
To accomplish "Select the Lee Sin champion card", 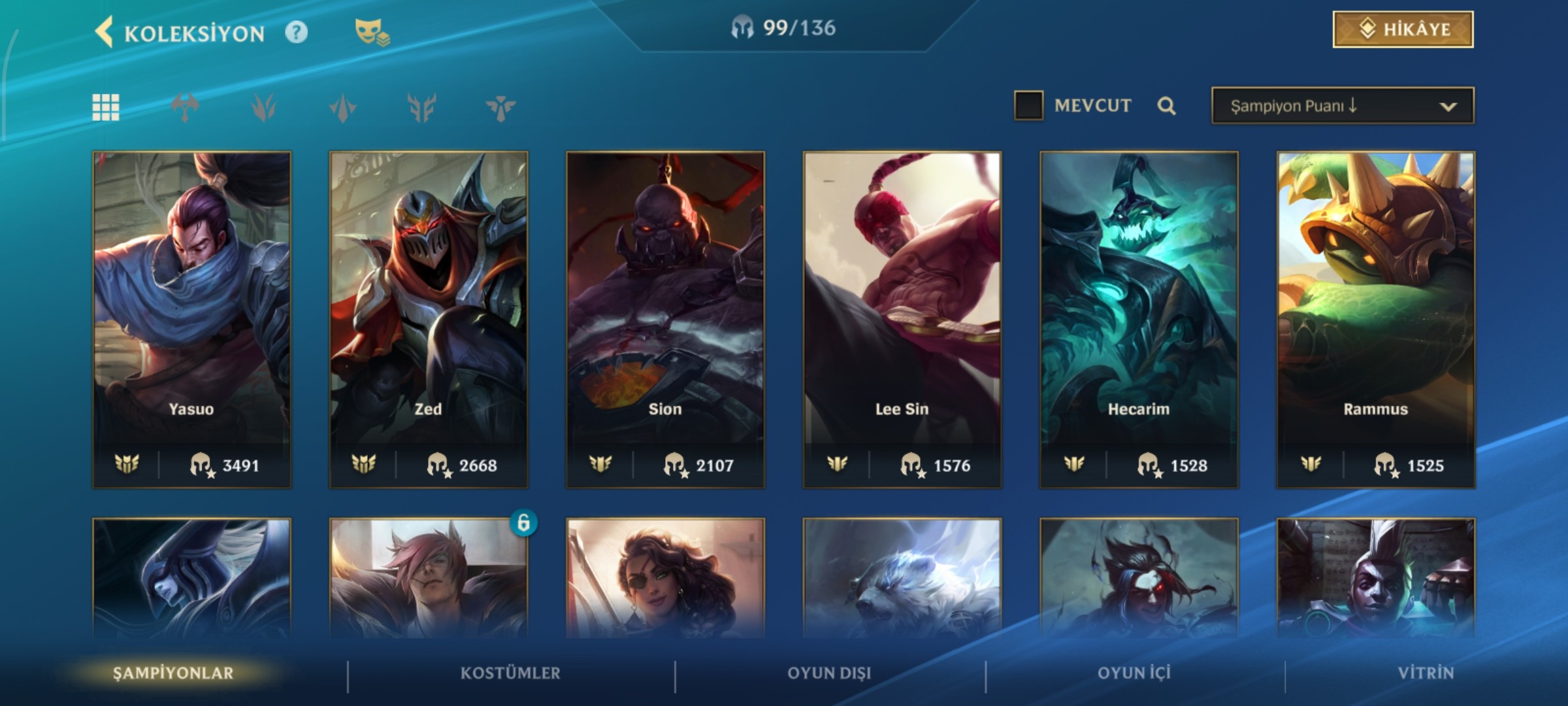I will click(902, 320).
